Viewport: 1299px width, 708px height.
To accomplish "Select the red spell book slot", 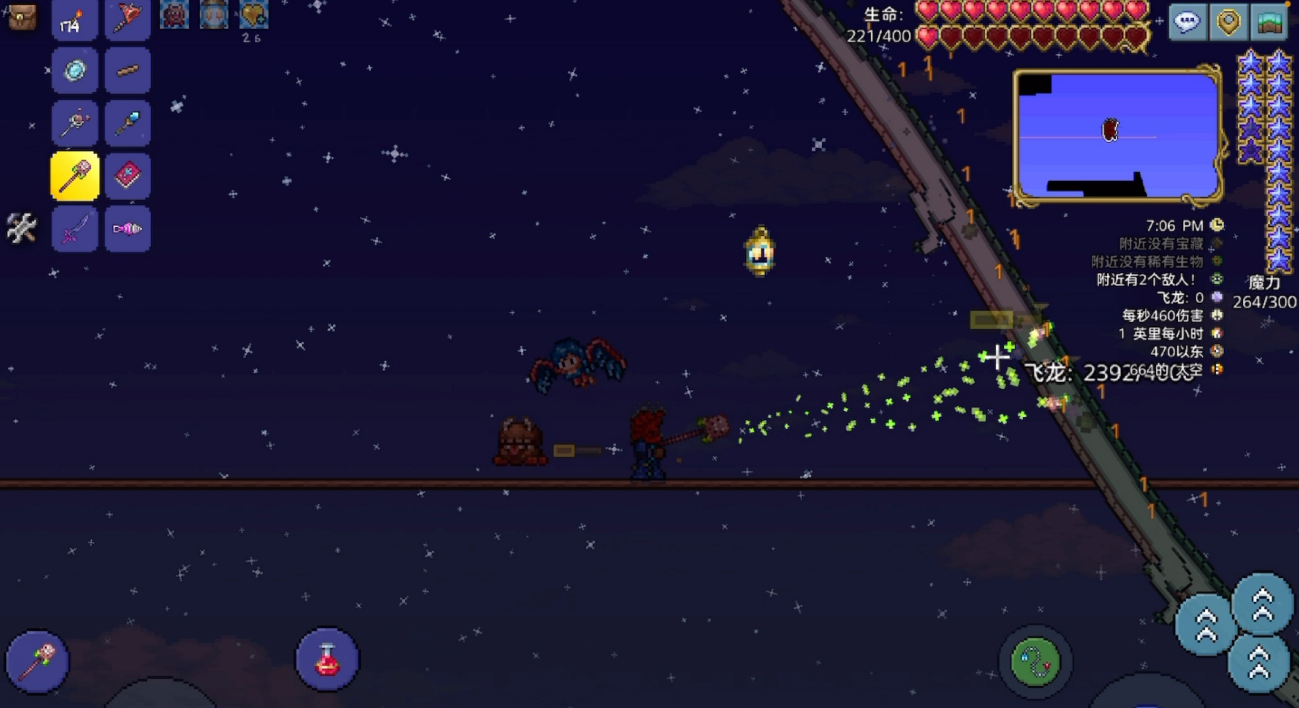I will (x=128, y=177).
